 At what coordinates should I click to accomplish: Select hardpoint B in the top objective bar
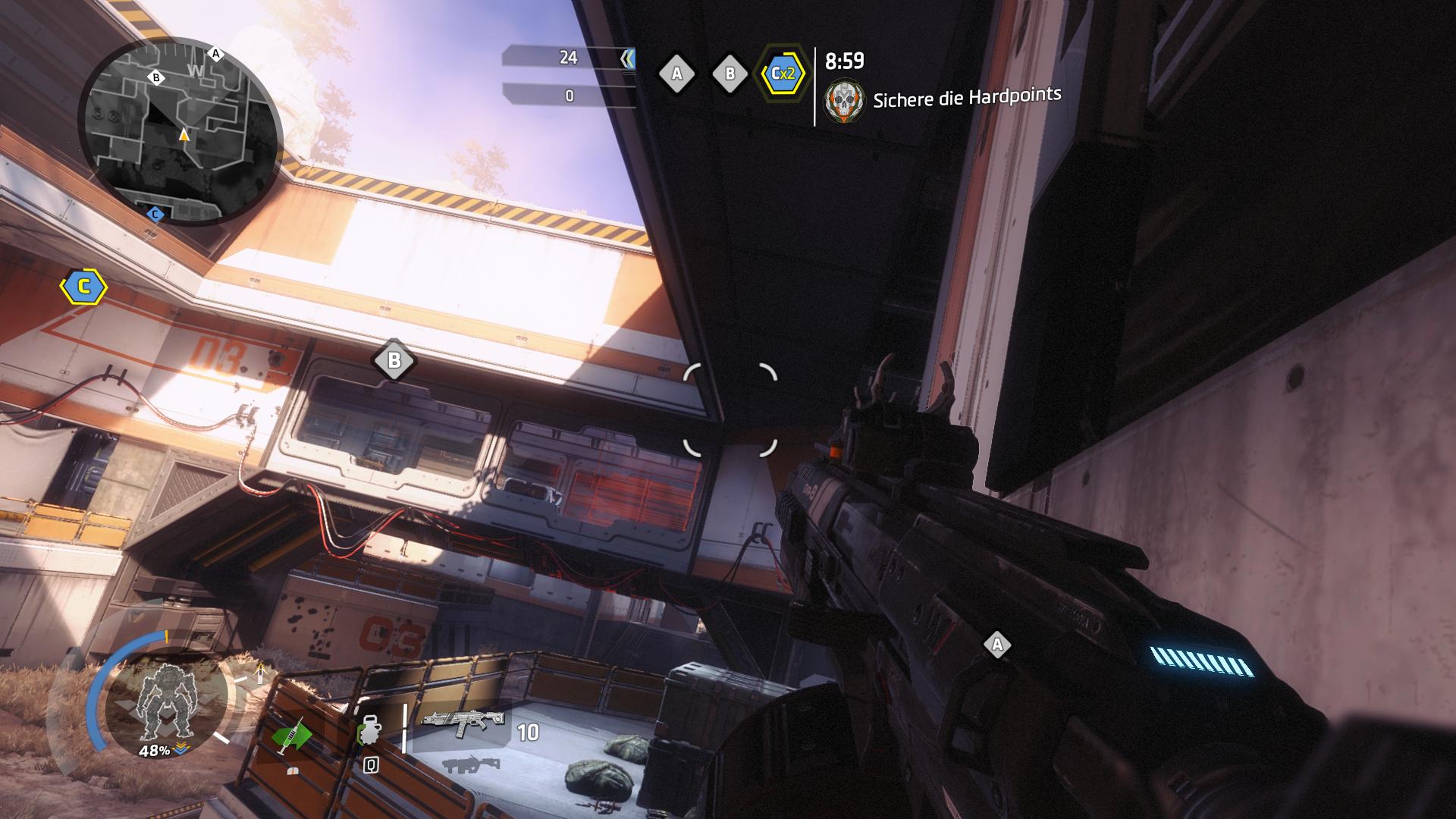tap(730, 74)
